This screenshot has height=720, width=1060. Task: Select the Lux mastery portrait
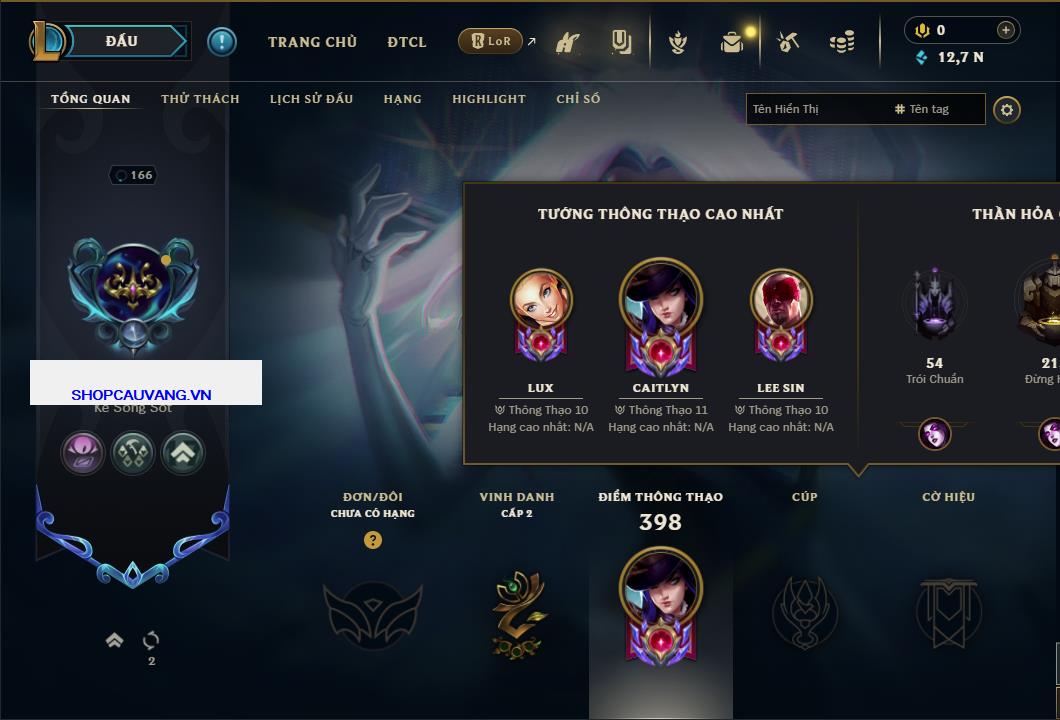coord(541,300)
